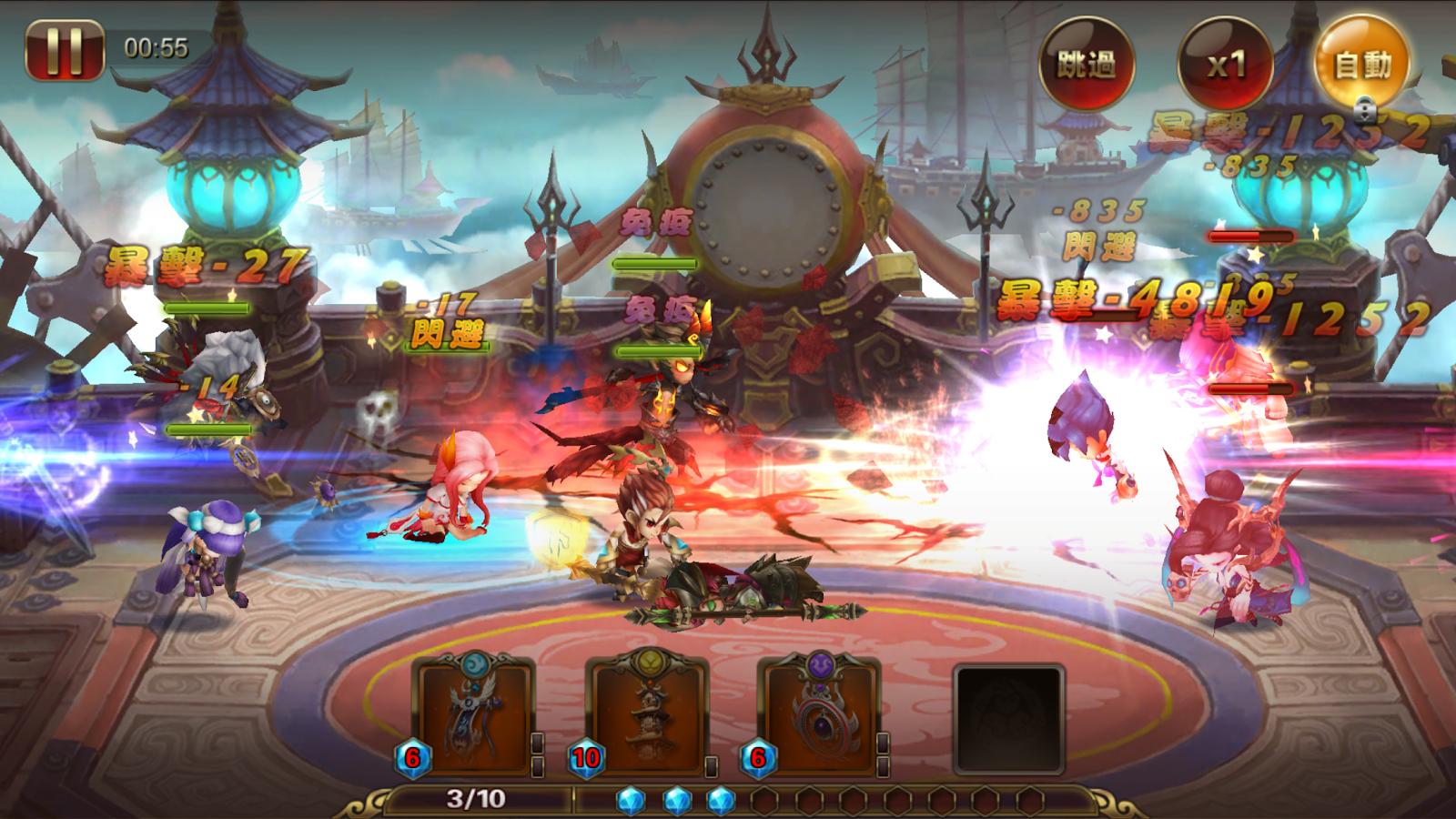Viewport: 1456px width, 819px height.
Task: Click the darkened empty skill card slot
Action: pos(1008,719)
